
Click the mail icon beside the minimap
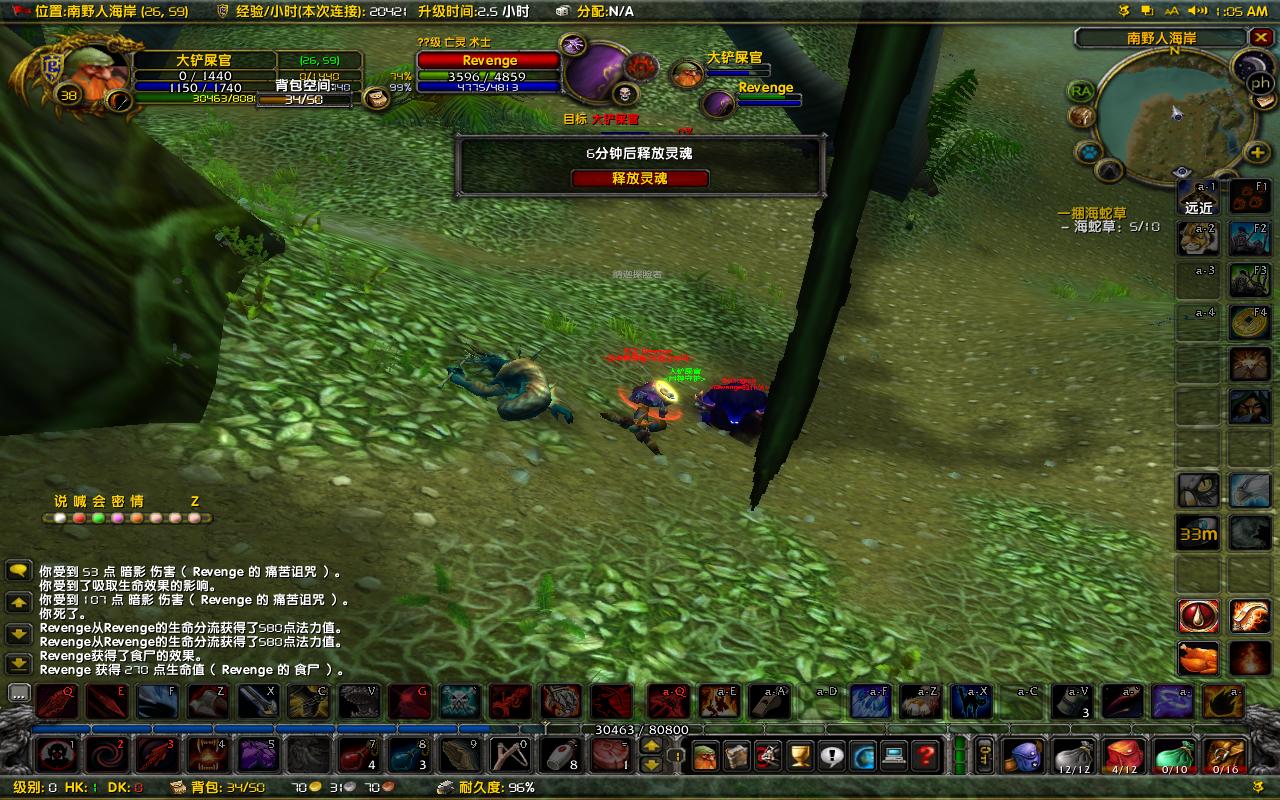(1263, 103)
